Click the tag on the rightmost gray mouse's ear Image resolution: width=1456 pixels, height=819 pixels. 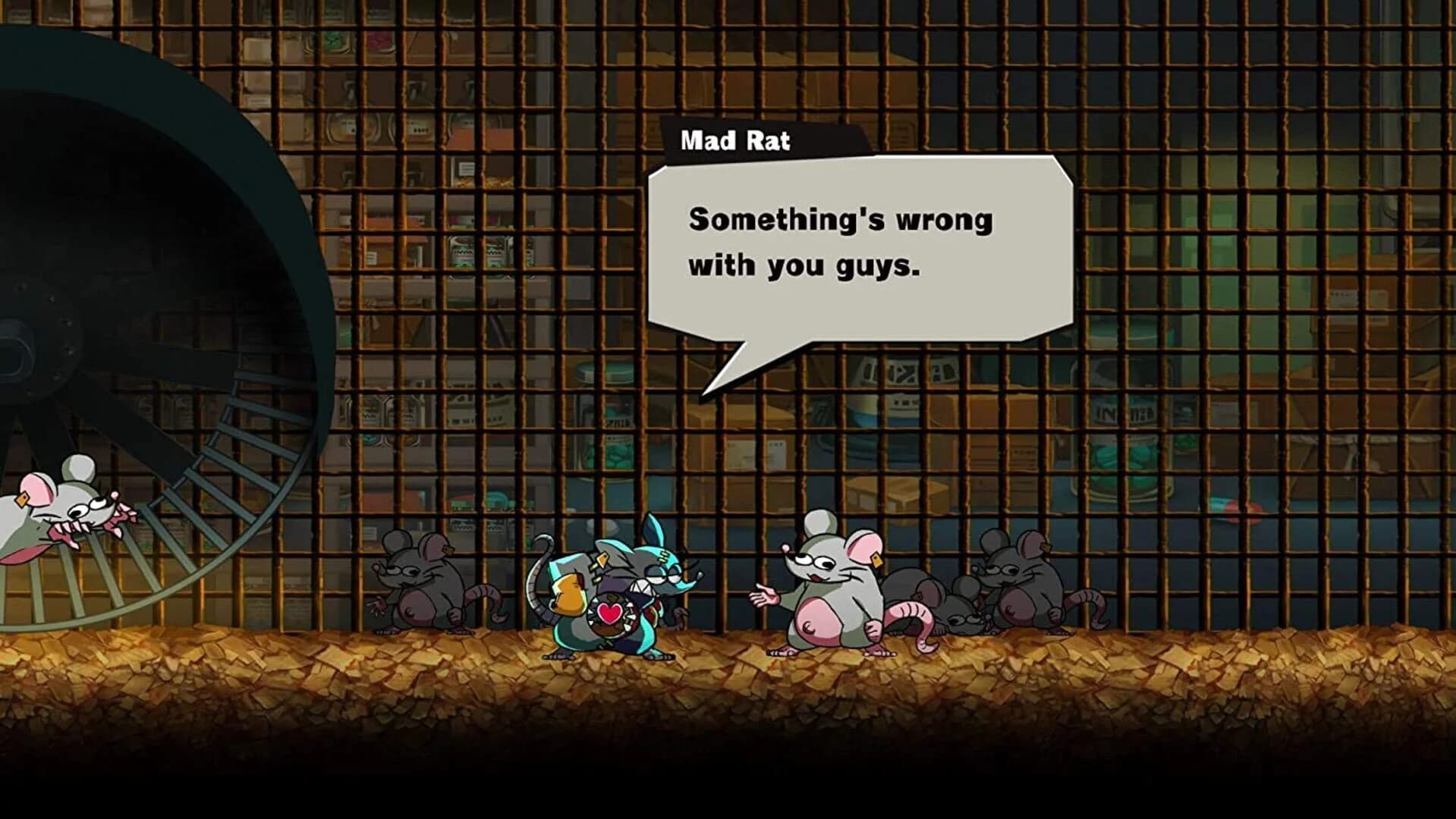[x=1046, y=548]
